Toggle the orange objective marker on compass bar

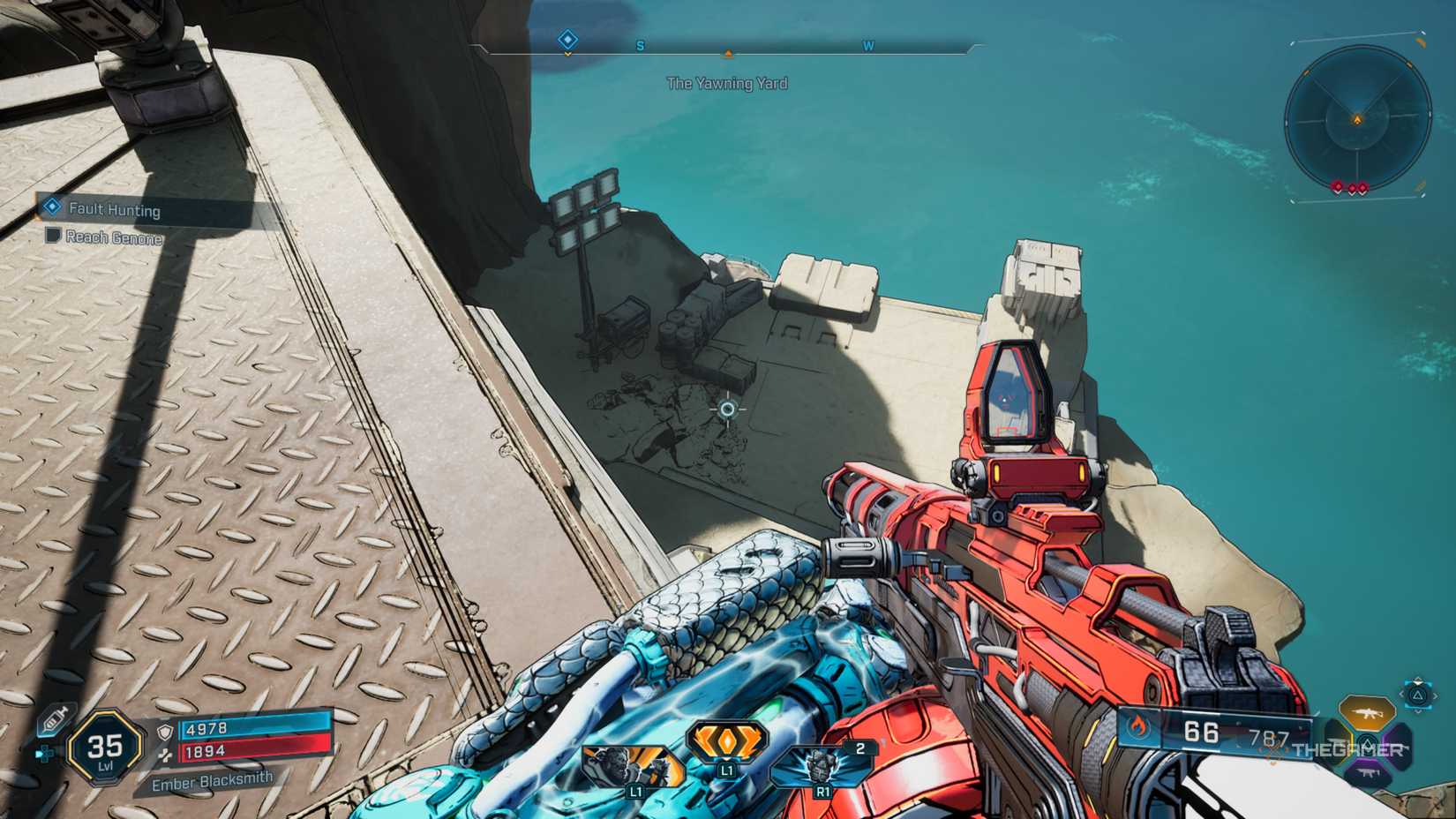(727, 53)
